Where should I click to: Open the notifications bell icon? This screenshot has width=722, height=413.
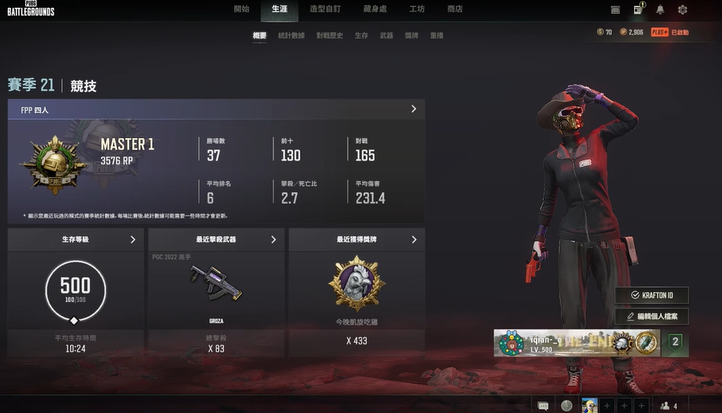point(660,10)
